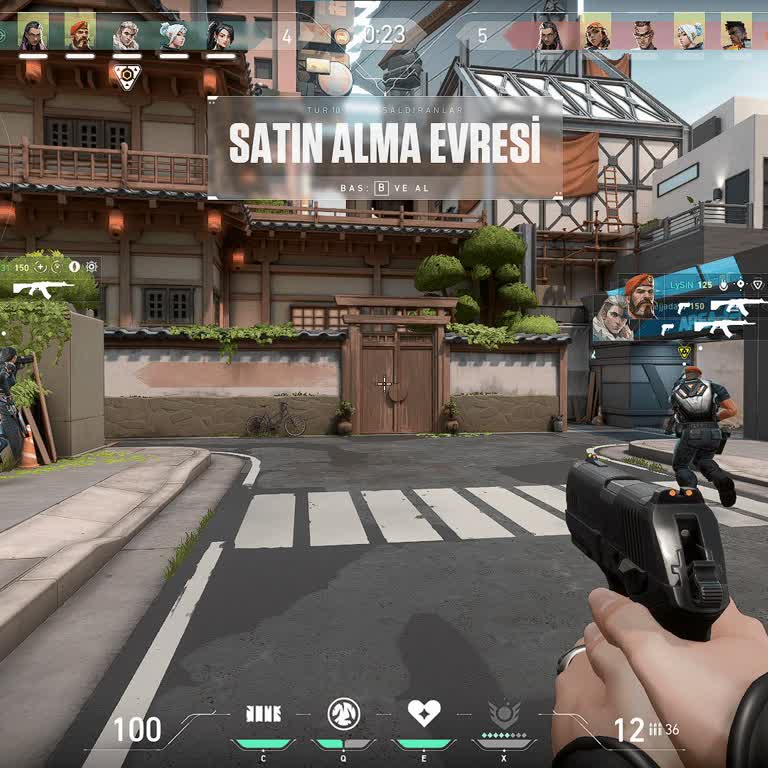Trigger the Resurrection ultimate icon

(504, 716)
